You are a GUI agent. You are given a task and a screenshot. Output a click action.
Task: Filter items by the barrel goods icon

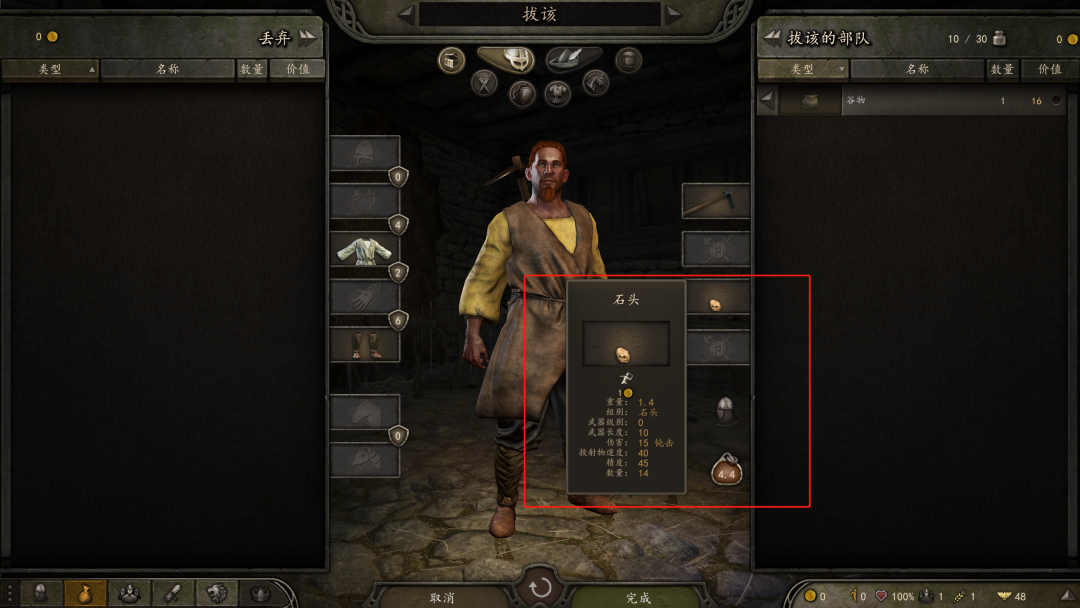(628, 60)
